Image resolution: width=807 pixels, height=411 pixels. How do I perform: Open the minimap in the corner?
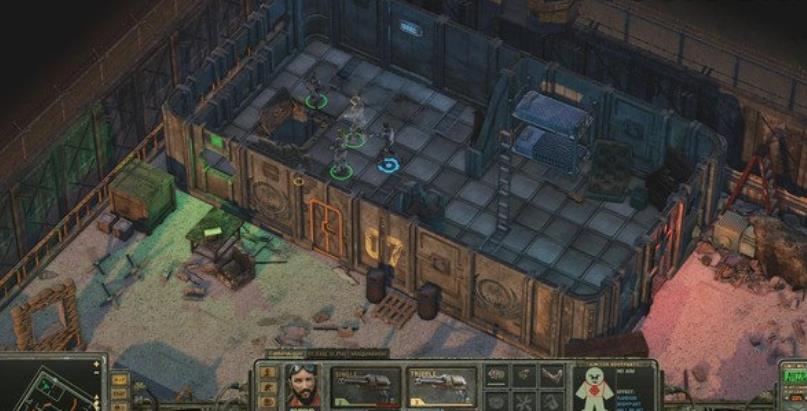click(x=52, y=385)
